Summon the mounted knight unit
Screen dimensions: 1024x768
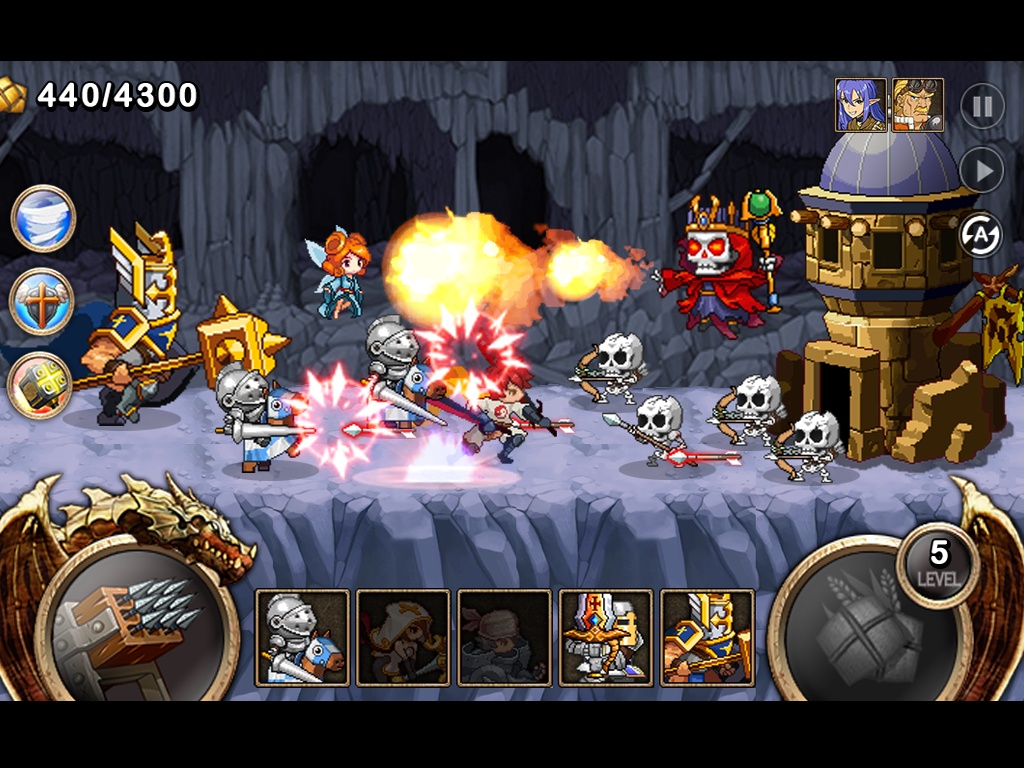coord(303,637)
